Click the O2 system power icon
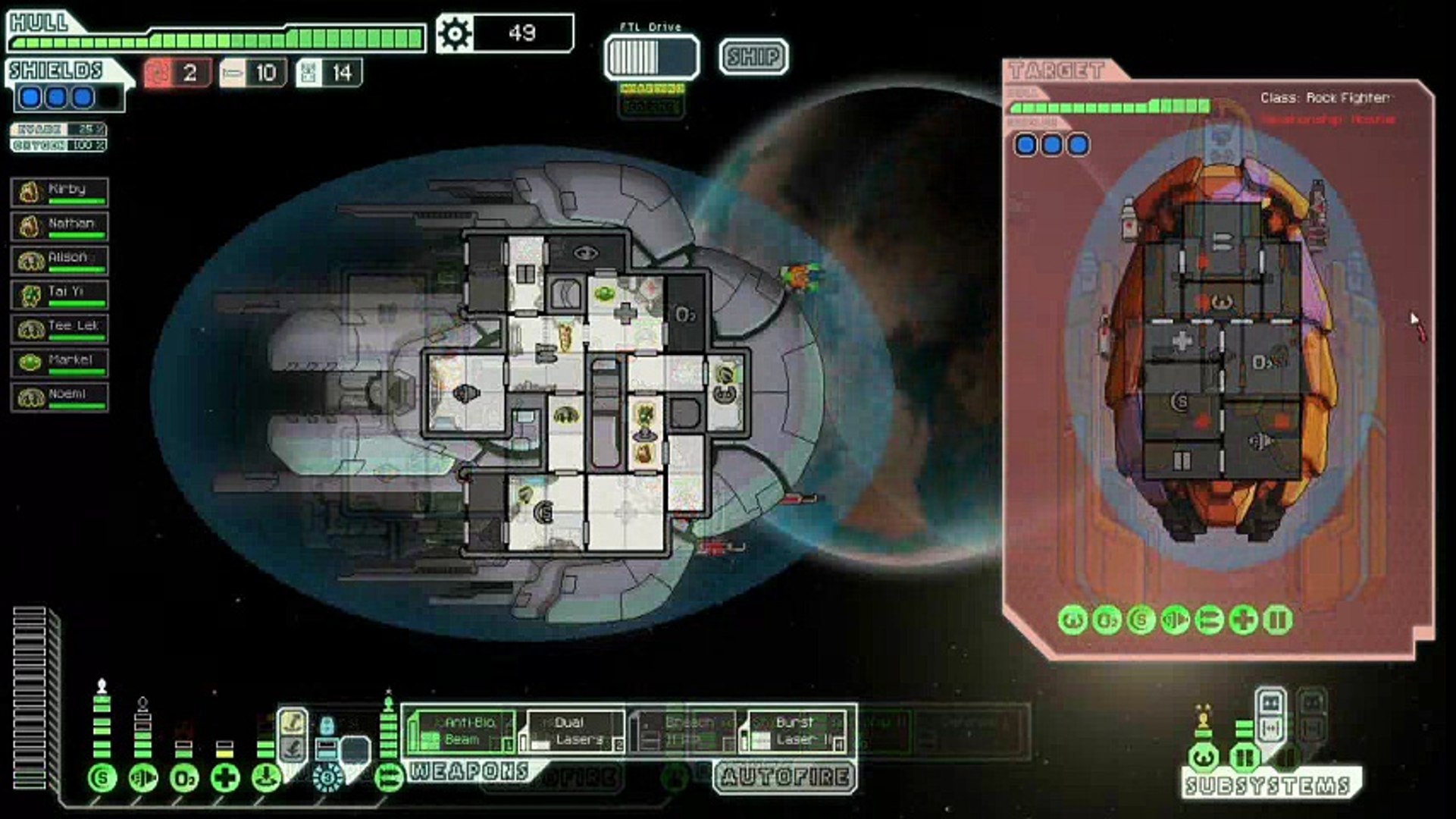1456x819 pixels. point(184,778)
